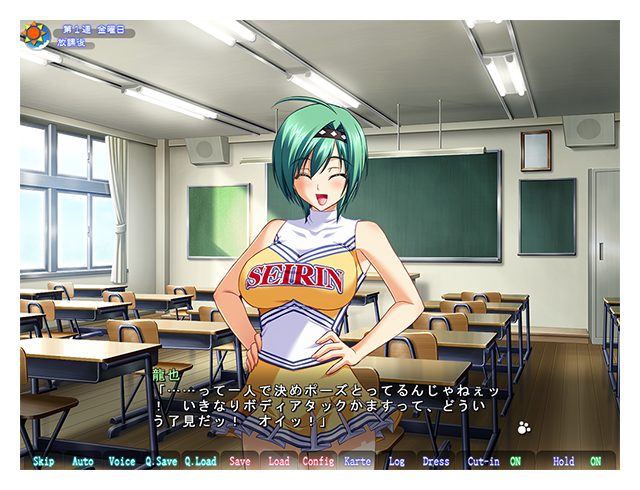Quick save with Q.Save

[x=161, y=461]
